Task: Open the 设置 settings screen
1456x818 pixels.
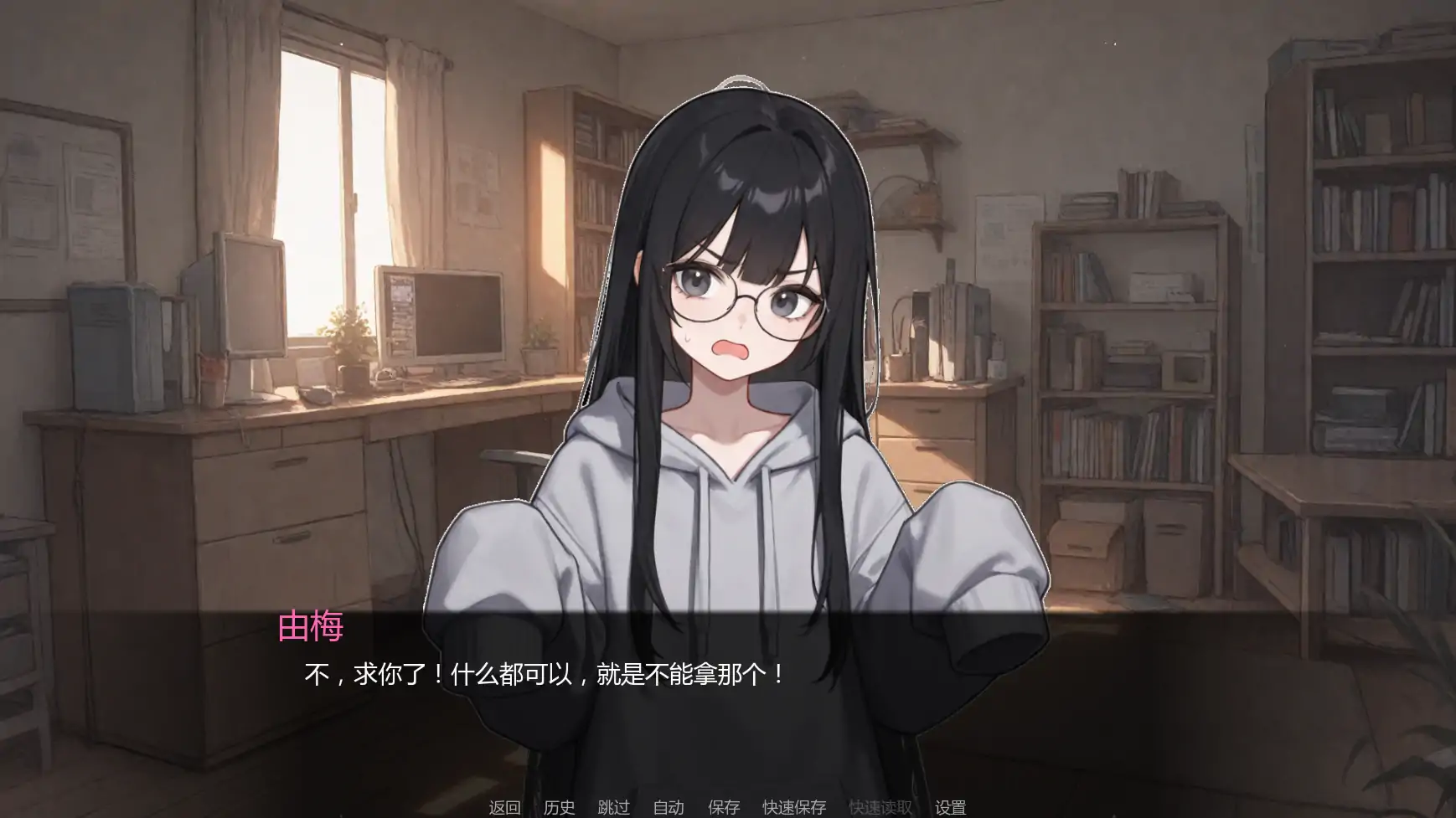Action: point(951,808)
